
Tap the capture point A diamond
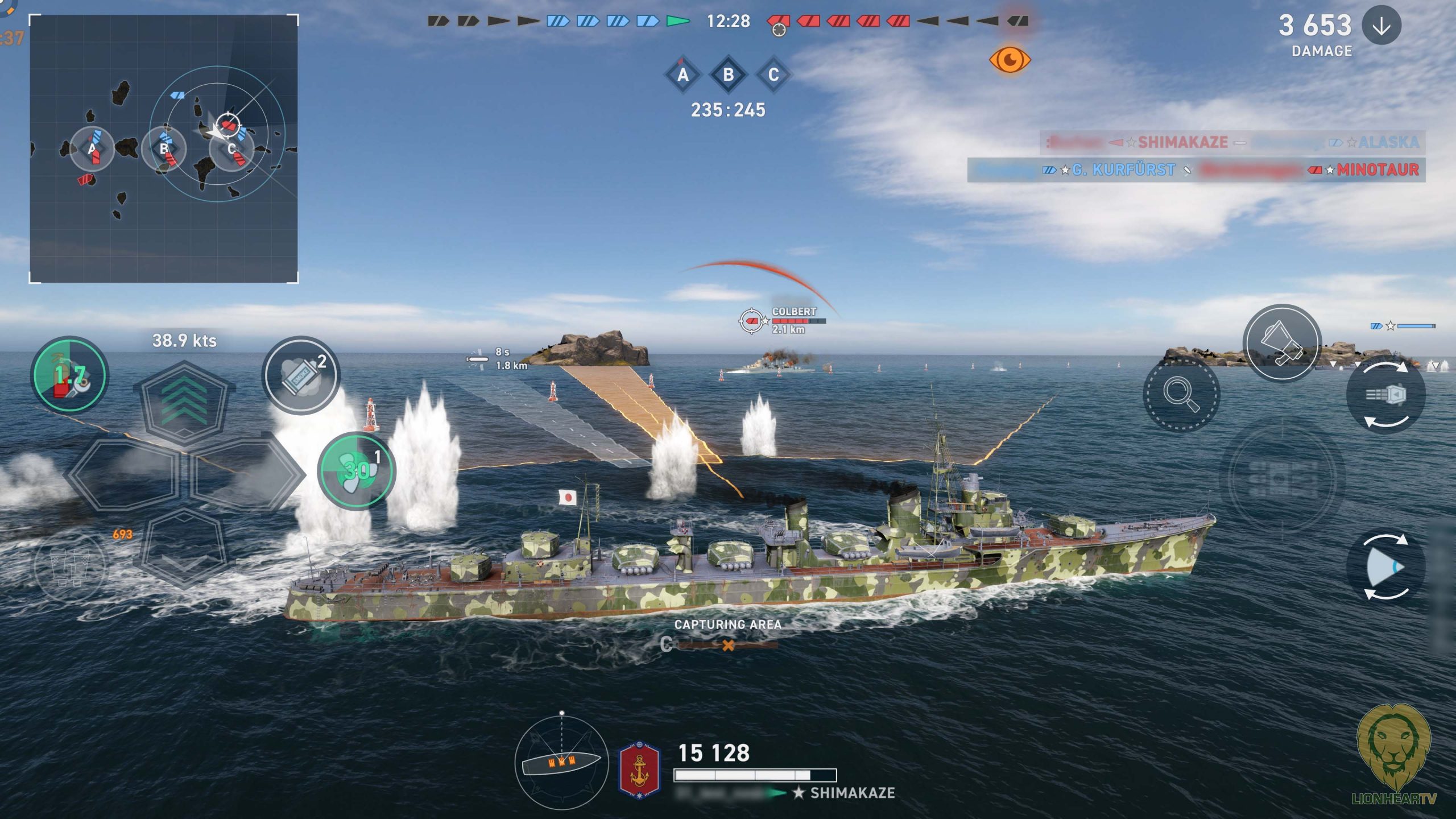(683, 75)
